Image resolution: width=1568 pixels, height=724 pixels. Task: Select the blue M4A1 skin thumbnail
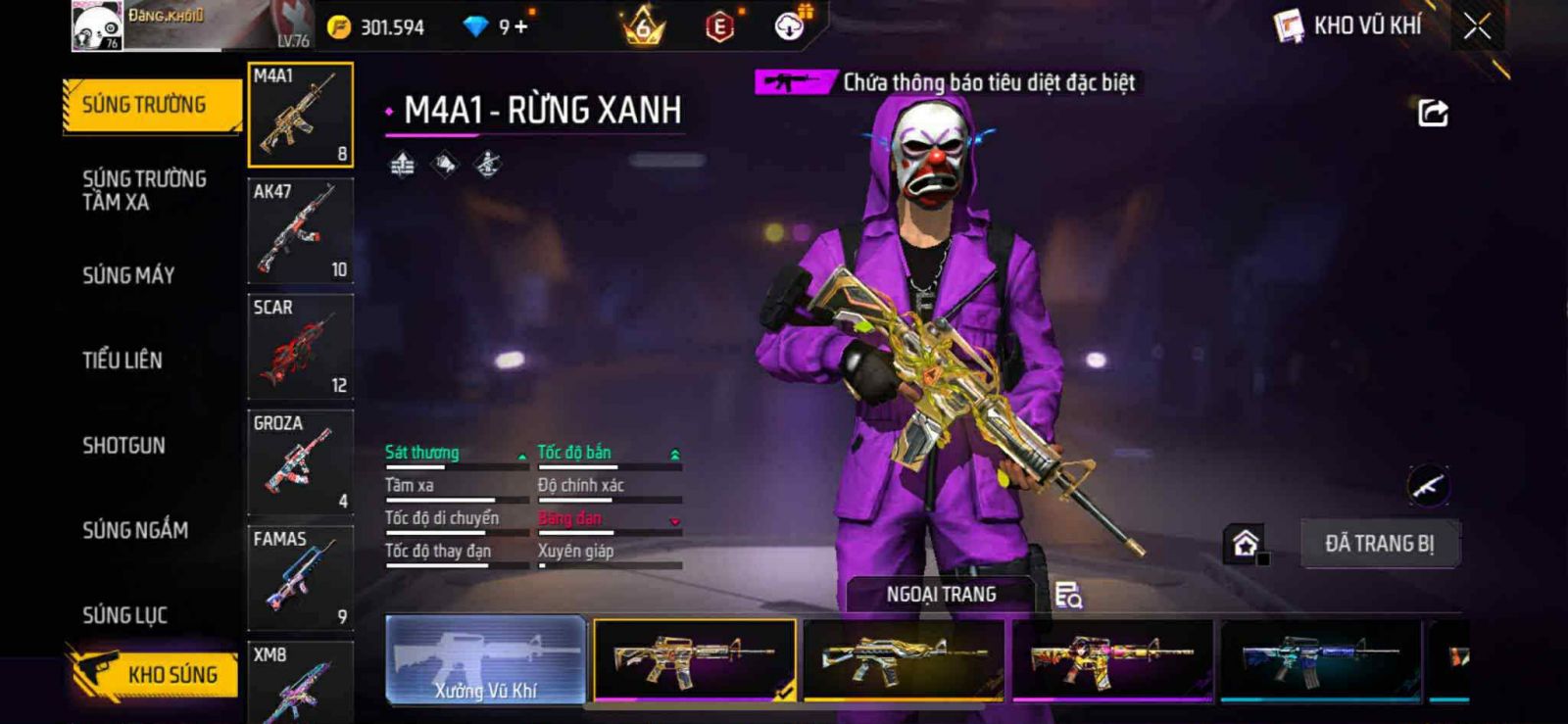[x=1320, y=659]
